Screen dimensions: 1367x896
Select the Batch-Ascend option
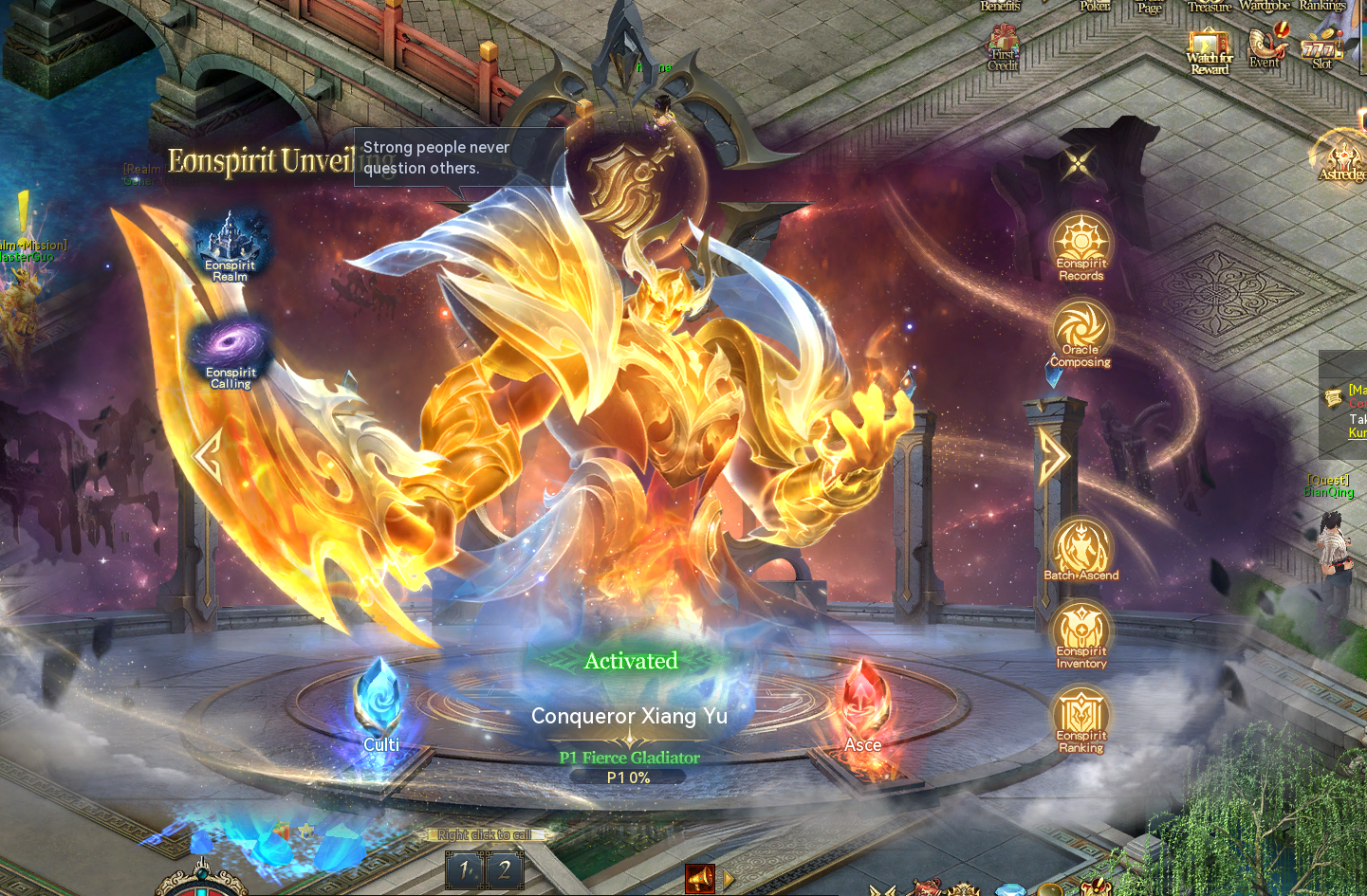point(1081,549)
